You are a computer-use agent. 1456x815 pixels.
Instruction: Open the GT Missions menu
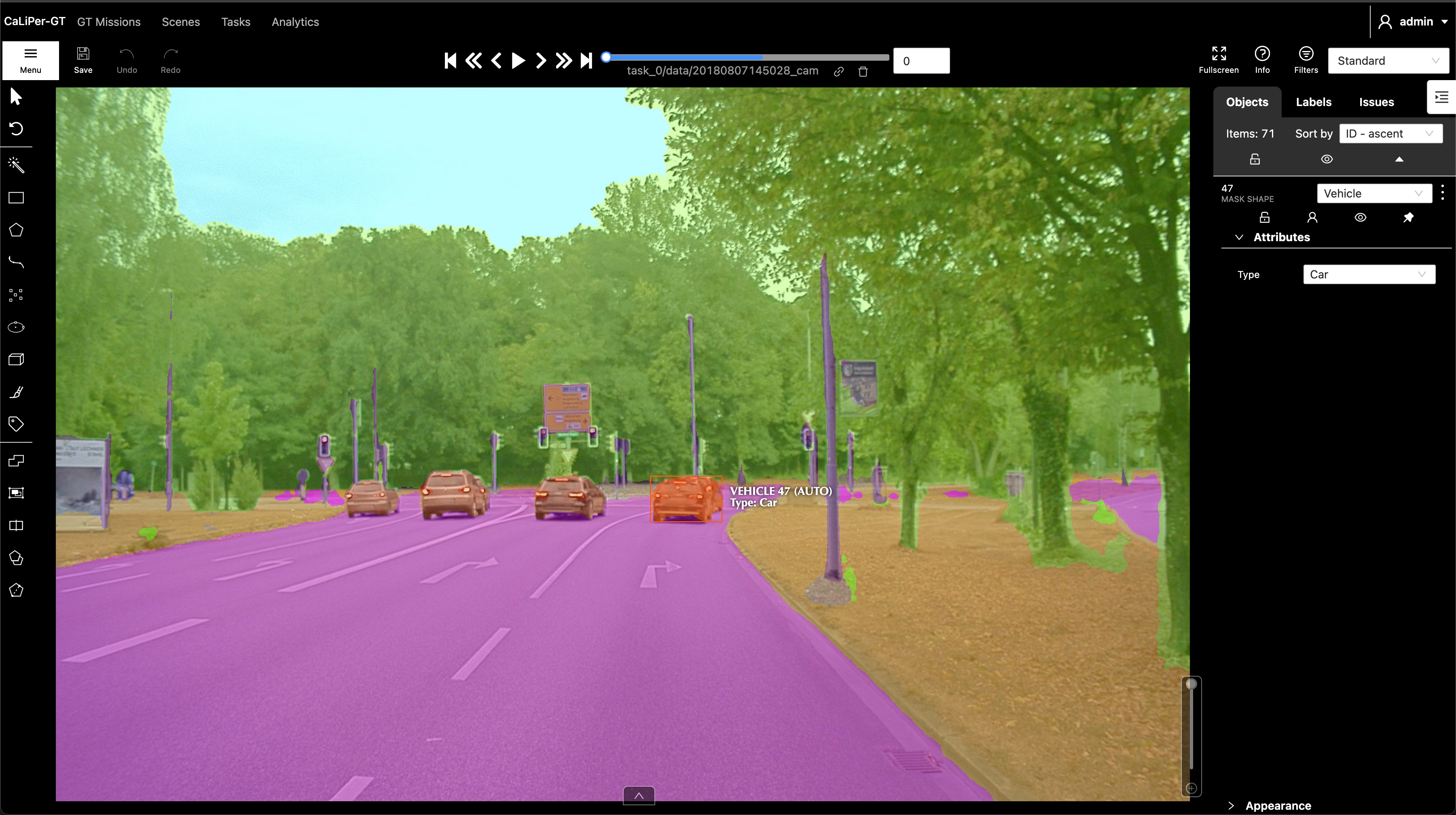(109, 22)
